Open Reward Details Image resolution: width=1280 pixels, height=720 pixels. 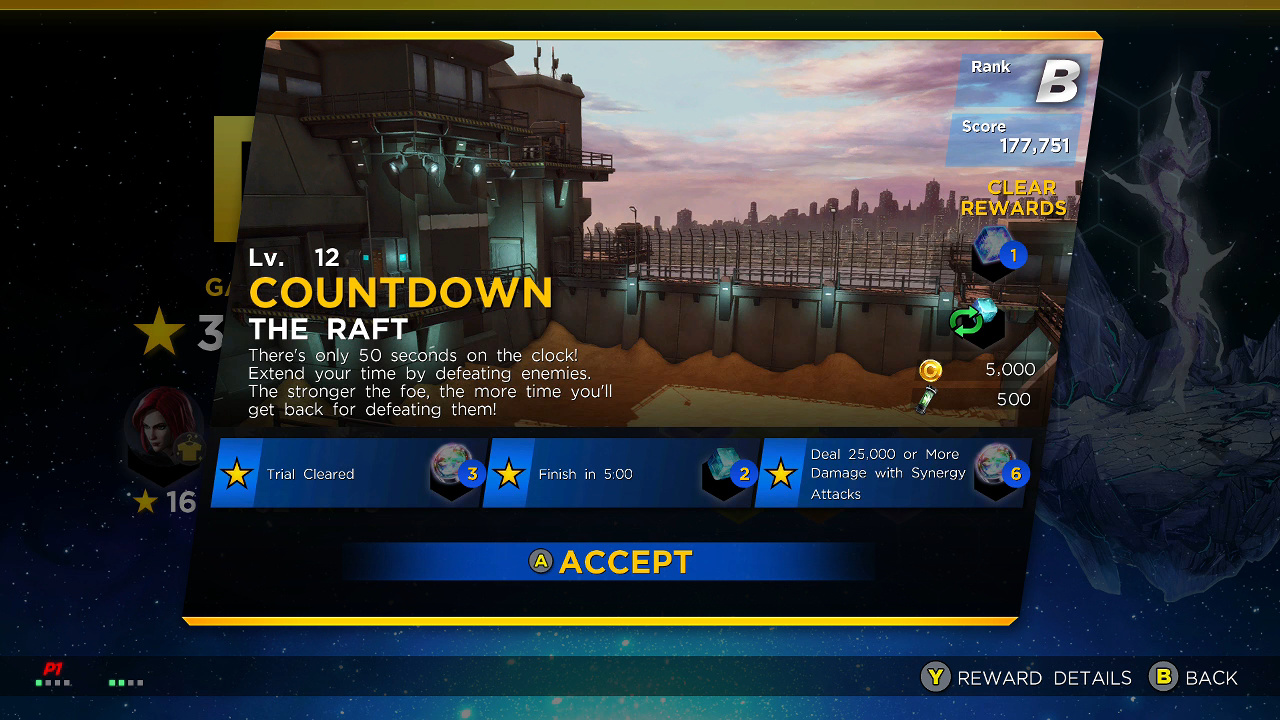click(1027, 678)
